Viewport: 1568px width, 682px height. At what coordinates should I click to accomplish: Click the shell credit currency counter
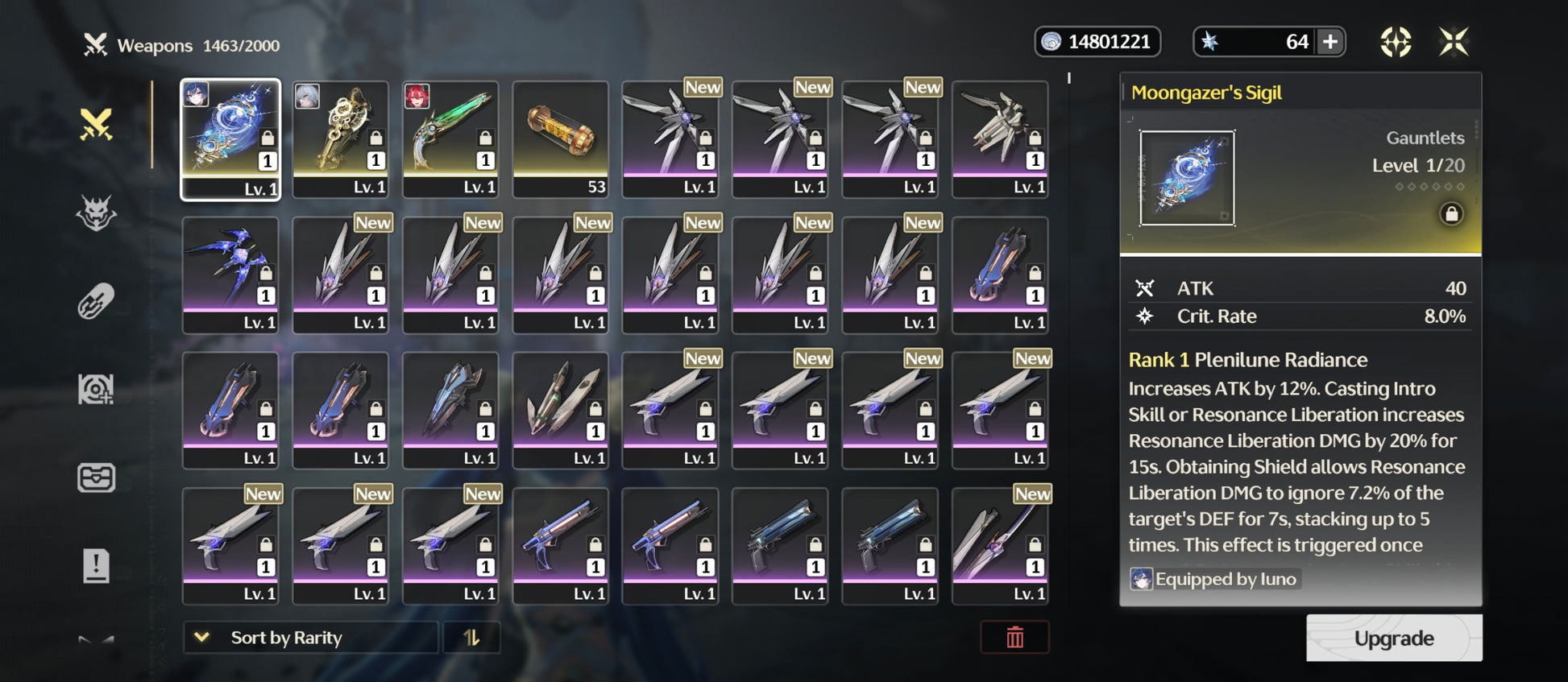tap(1097, 42)
